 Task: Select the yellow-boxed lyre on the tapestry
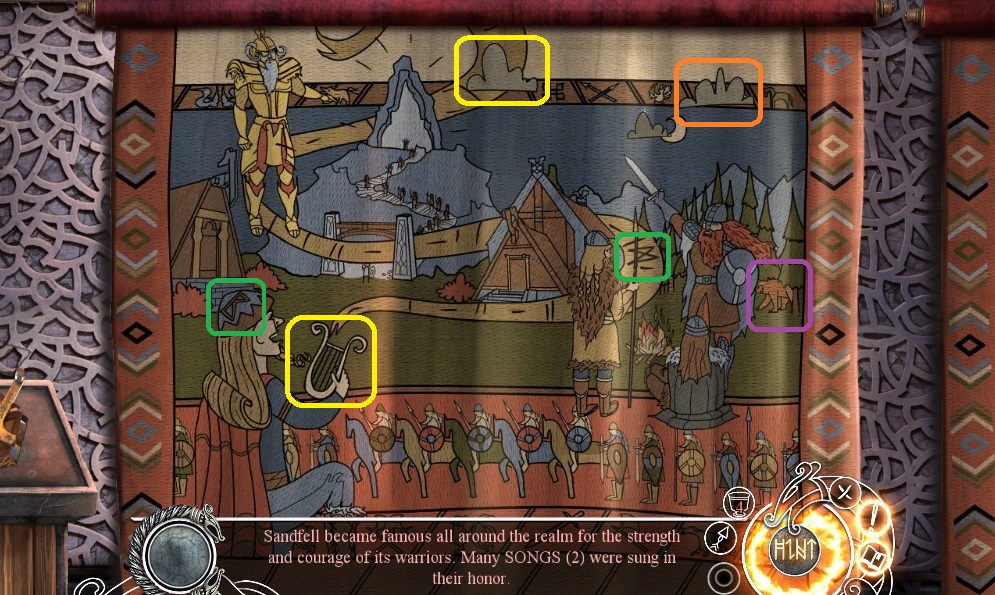pyautogui.click(x=331, y=361)
